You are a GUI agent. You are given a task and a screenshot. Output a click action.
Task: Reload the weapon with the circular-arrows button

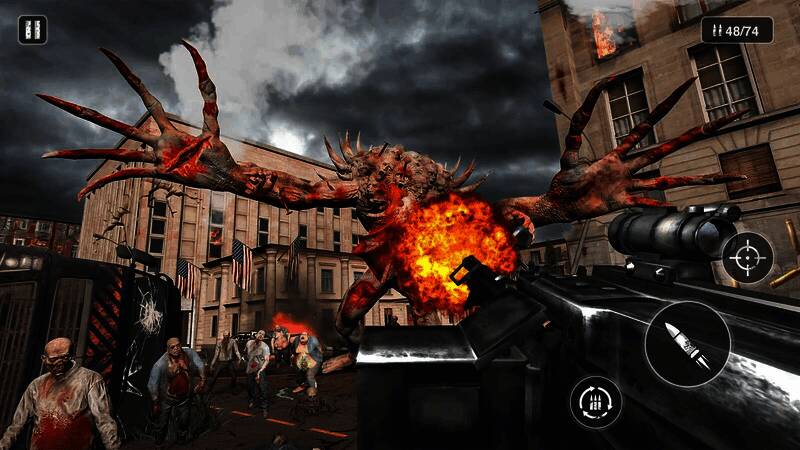[596, 402]
